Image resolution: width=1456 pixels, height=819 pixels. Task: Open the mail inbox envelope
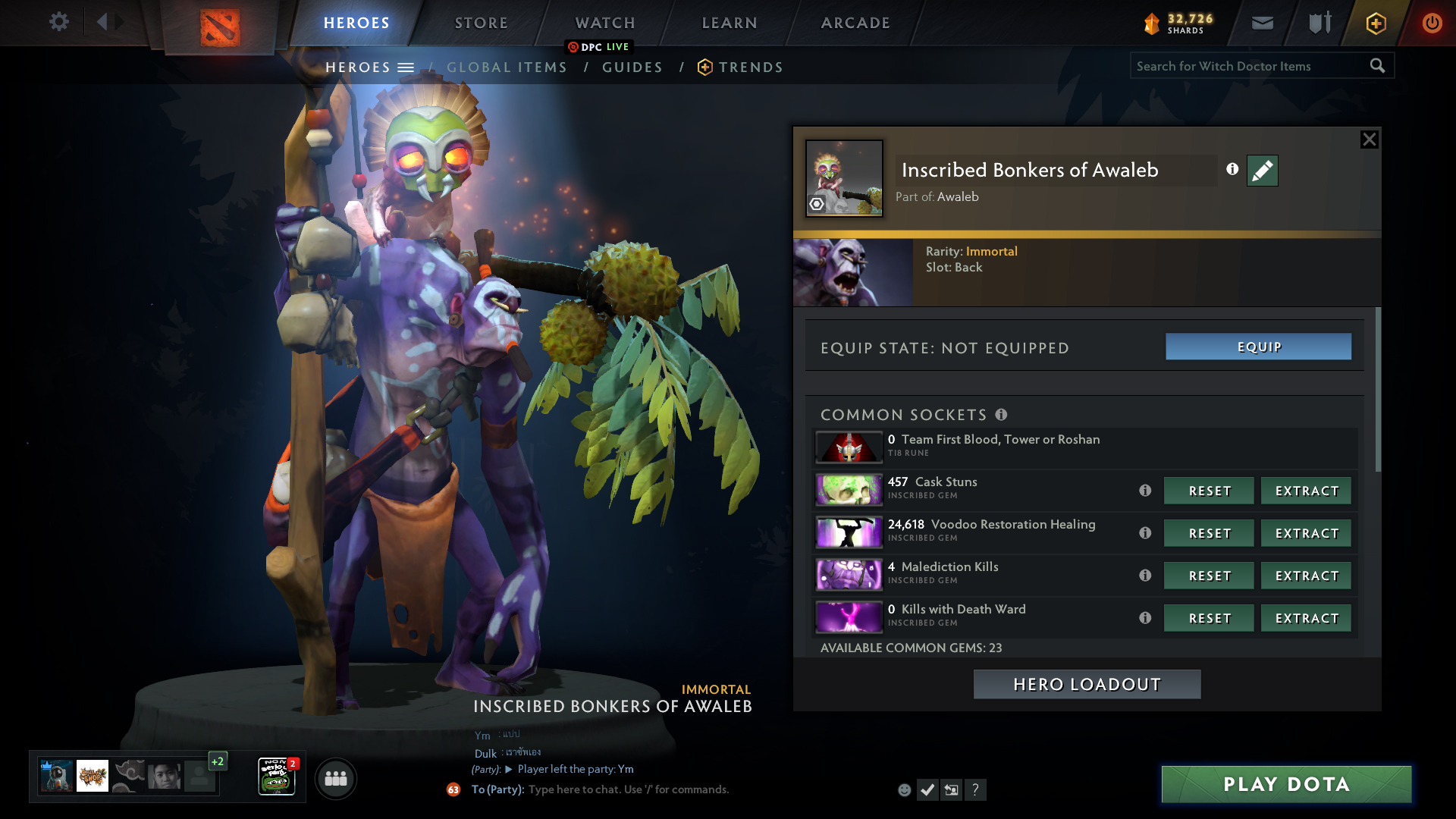click(1262, 24)
